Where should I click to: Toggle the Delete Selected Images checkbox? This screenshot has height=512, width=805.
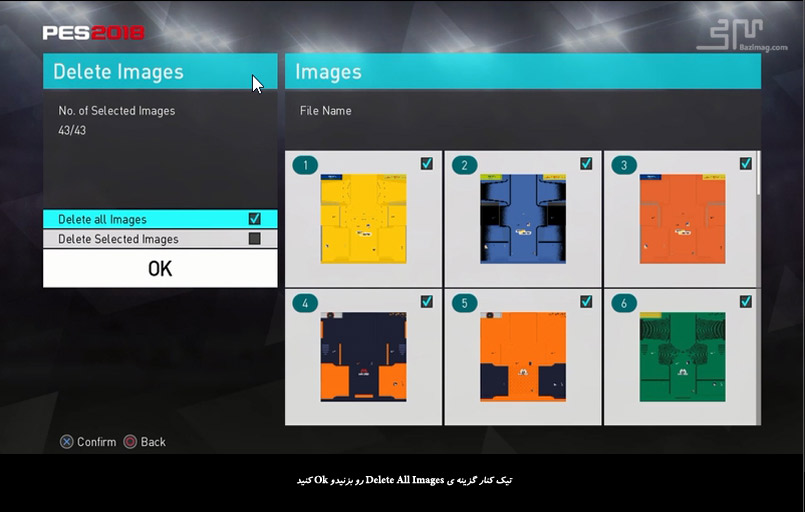point(254,239)
